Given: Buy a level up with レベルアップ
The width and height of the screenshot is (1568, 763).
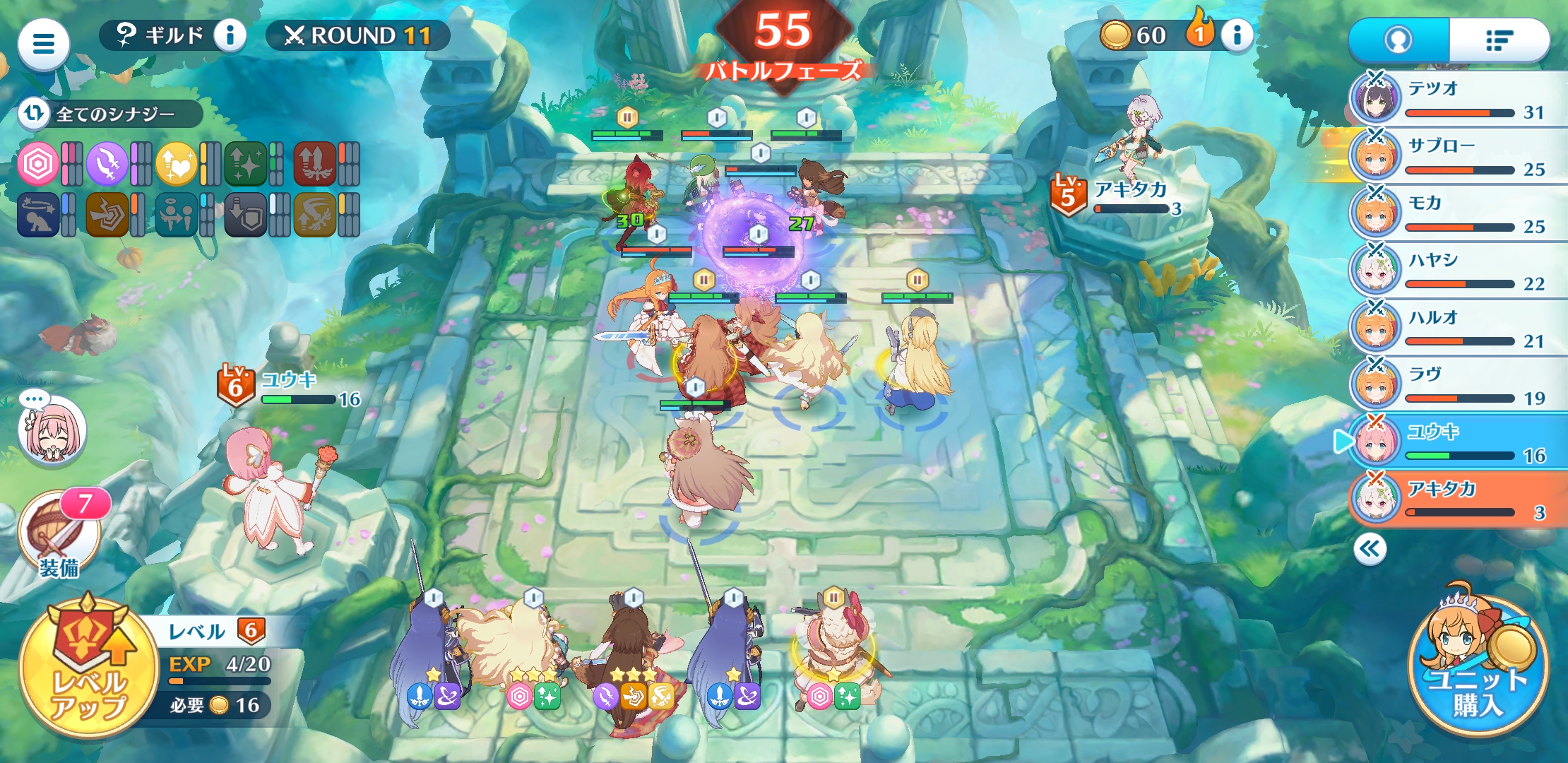Looking at the screenshot, I should (88, 668).
